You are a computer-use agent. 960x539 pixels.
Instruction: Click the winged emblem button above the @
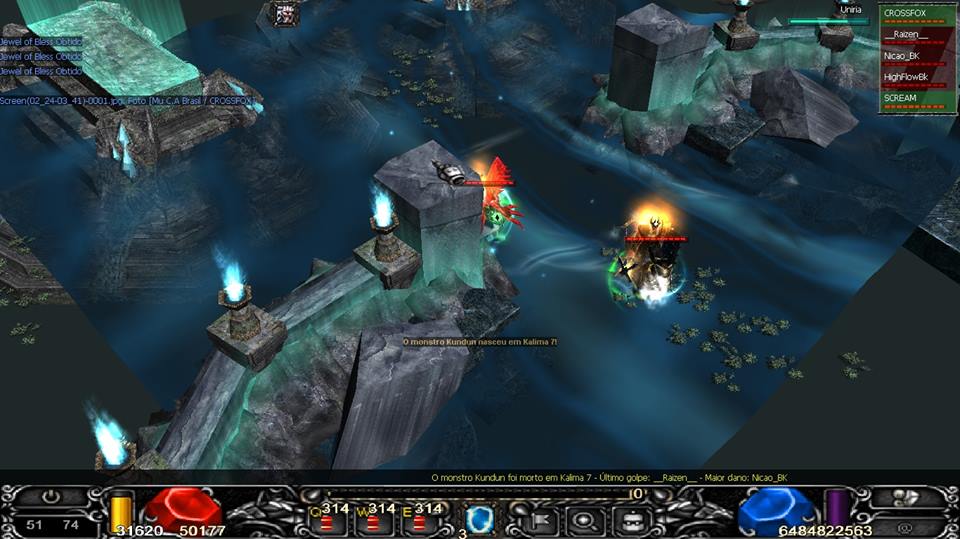pyautogui.click(x=907, y=498)
